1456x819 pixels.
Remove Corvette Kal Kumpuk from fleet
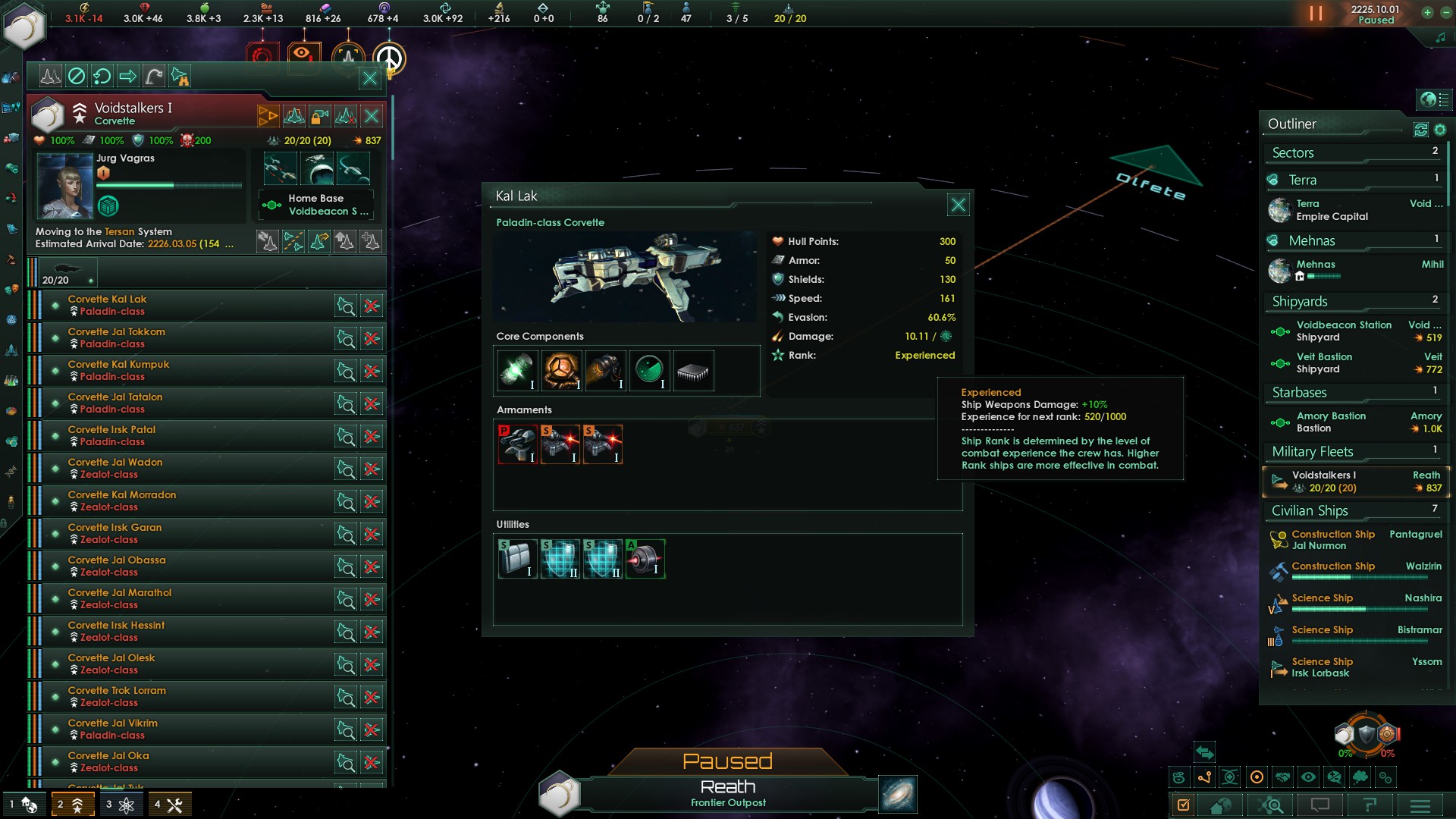372,372
